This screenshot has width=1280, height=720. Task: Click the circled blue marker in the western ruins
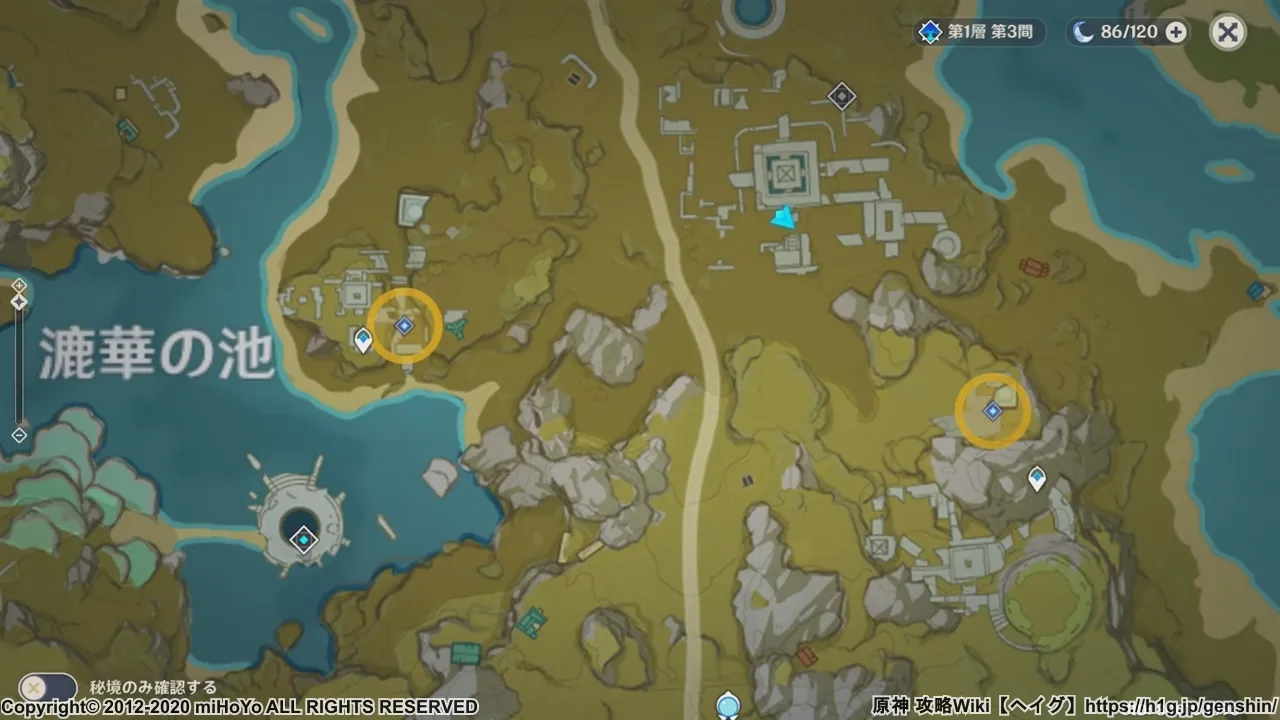[x=404, y=325]
